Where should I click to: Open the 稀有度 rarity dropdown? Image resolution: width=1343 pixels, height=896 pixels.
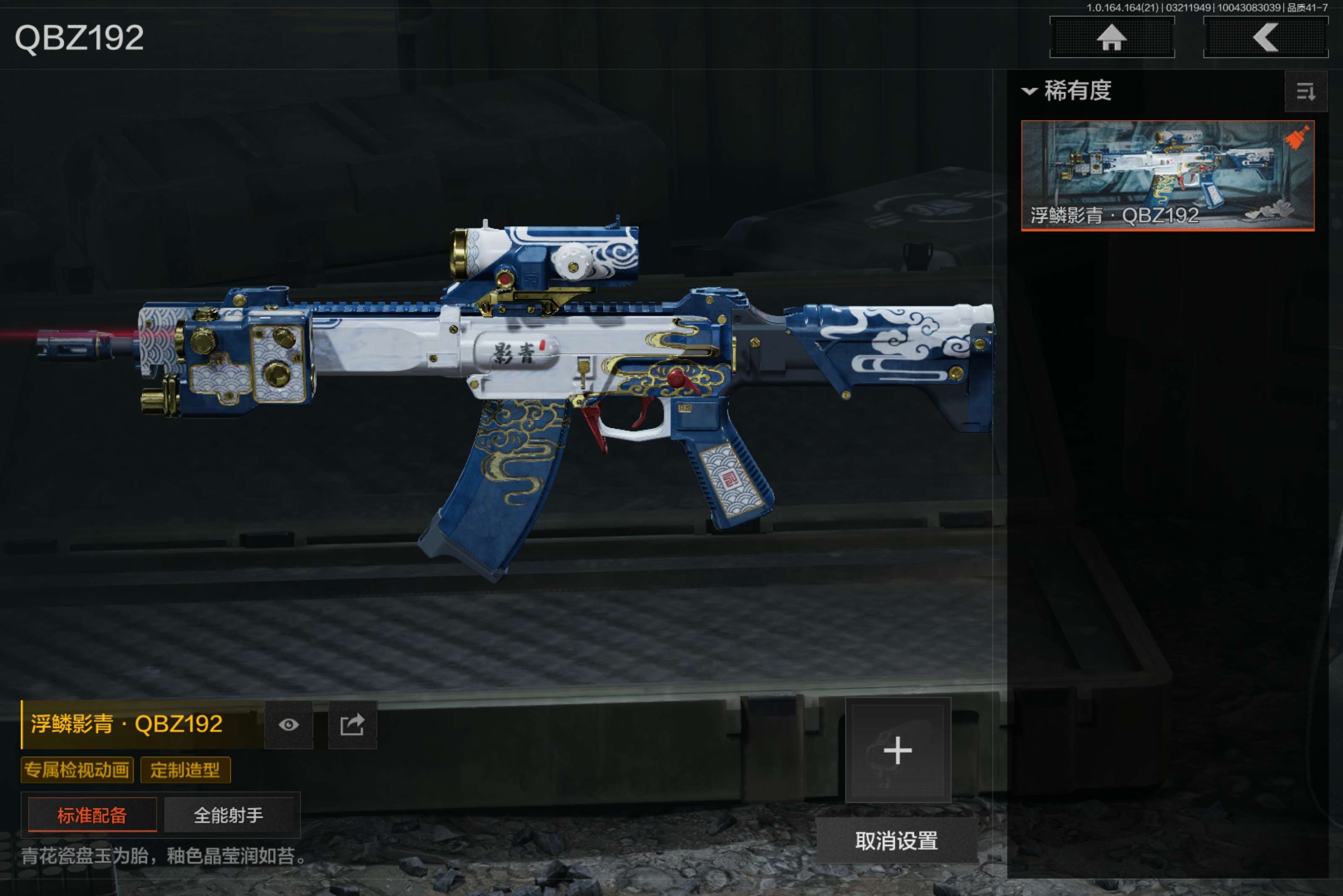pos(1067,91)
